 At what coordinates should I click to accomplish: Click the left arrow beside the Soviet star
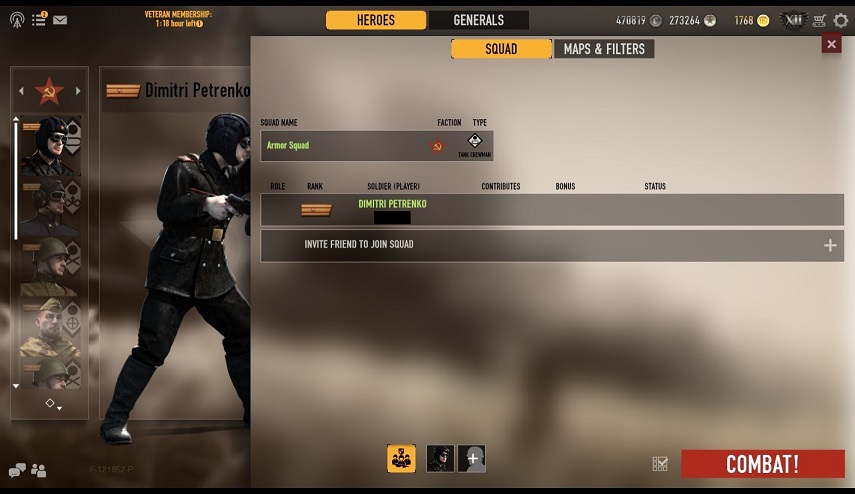[21, 92]
